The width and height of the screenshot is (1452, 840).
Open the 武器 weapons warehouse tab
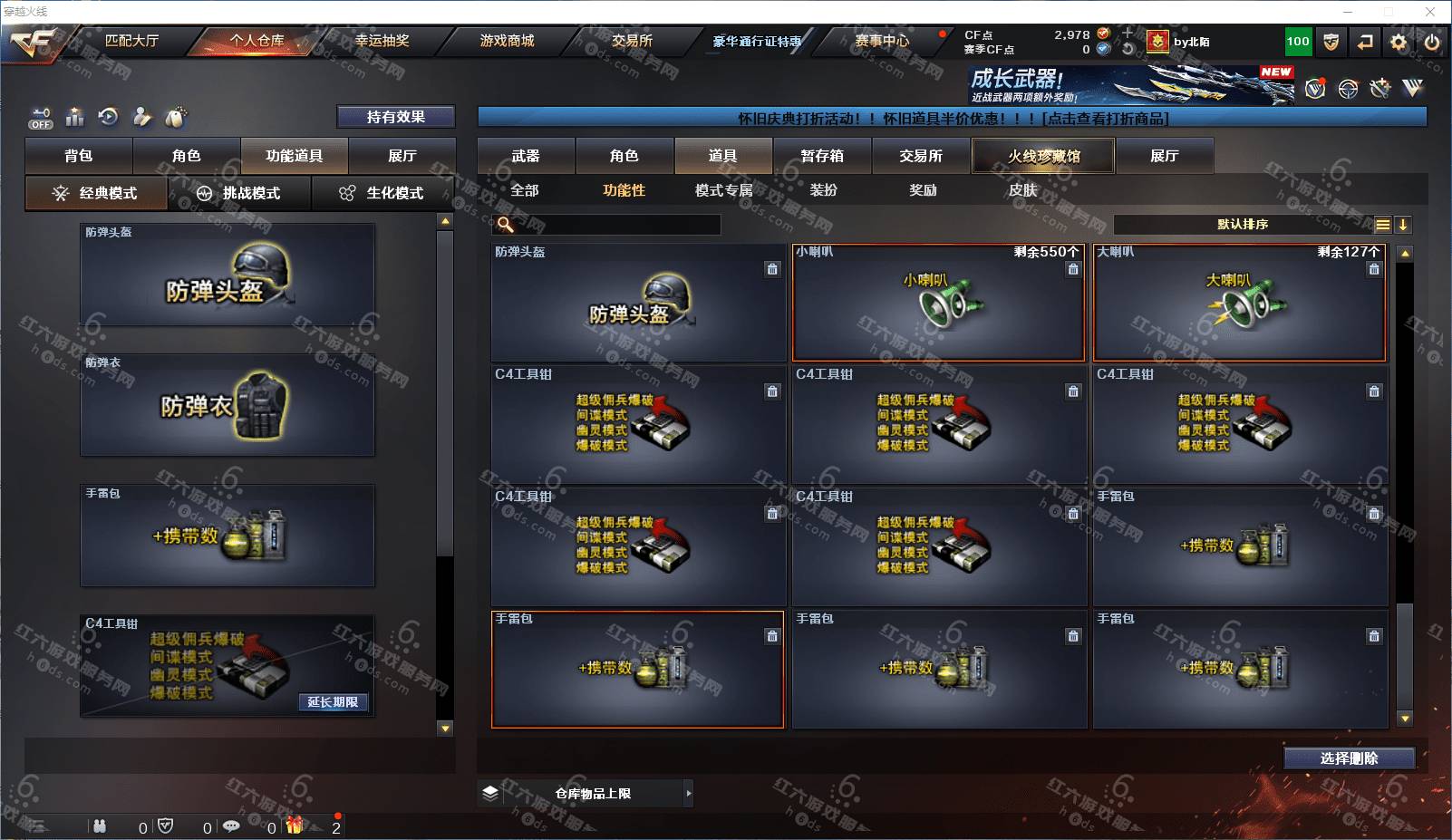(526, 156)
